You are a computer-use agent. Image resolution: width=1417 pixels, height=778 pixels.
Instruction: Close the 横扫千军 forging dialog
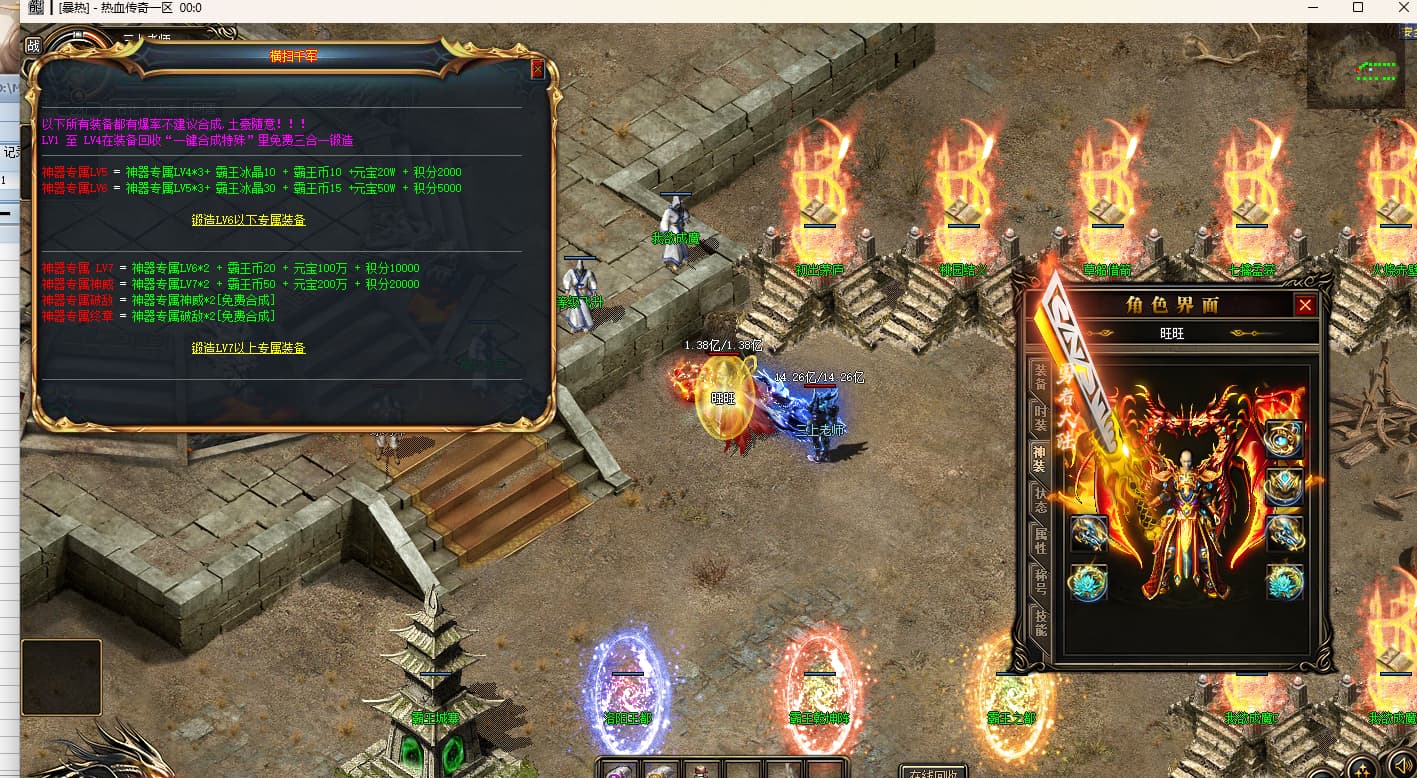[537, 69]
